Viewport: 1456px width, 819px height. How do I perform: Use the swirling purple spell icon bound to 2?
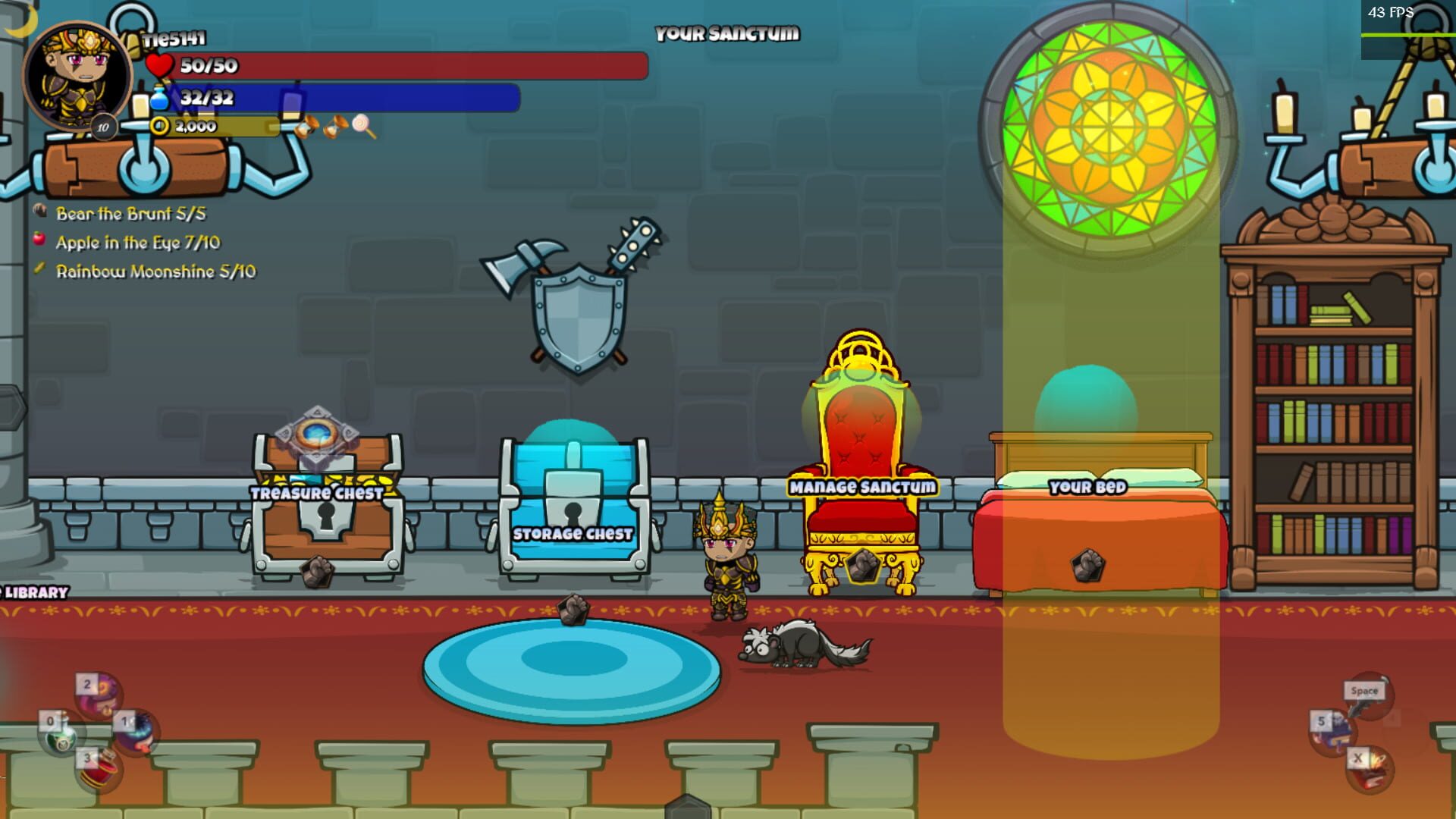pyautogui.click(x=99, y=695)
